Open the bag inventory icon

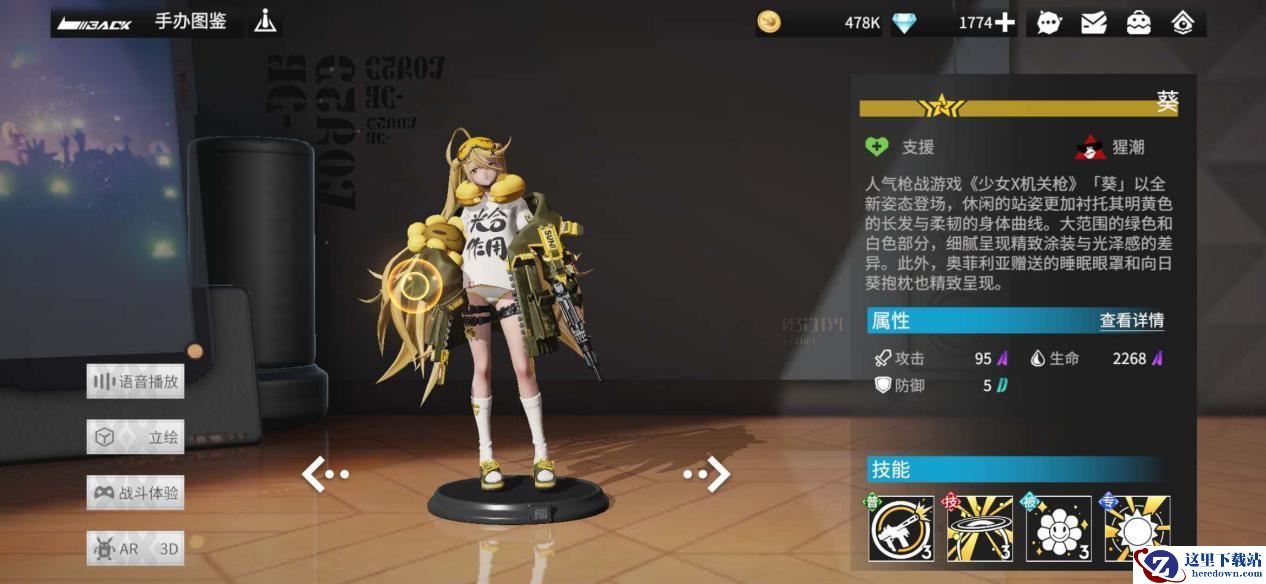[1139, 22]
